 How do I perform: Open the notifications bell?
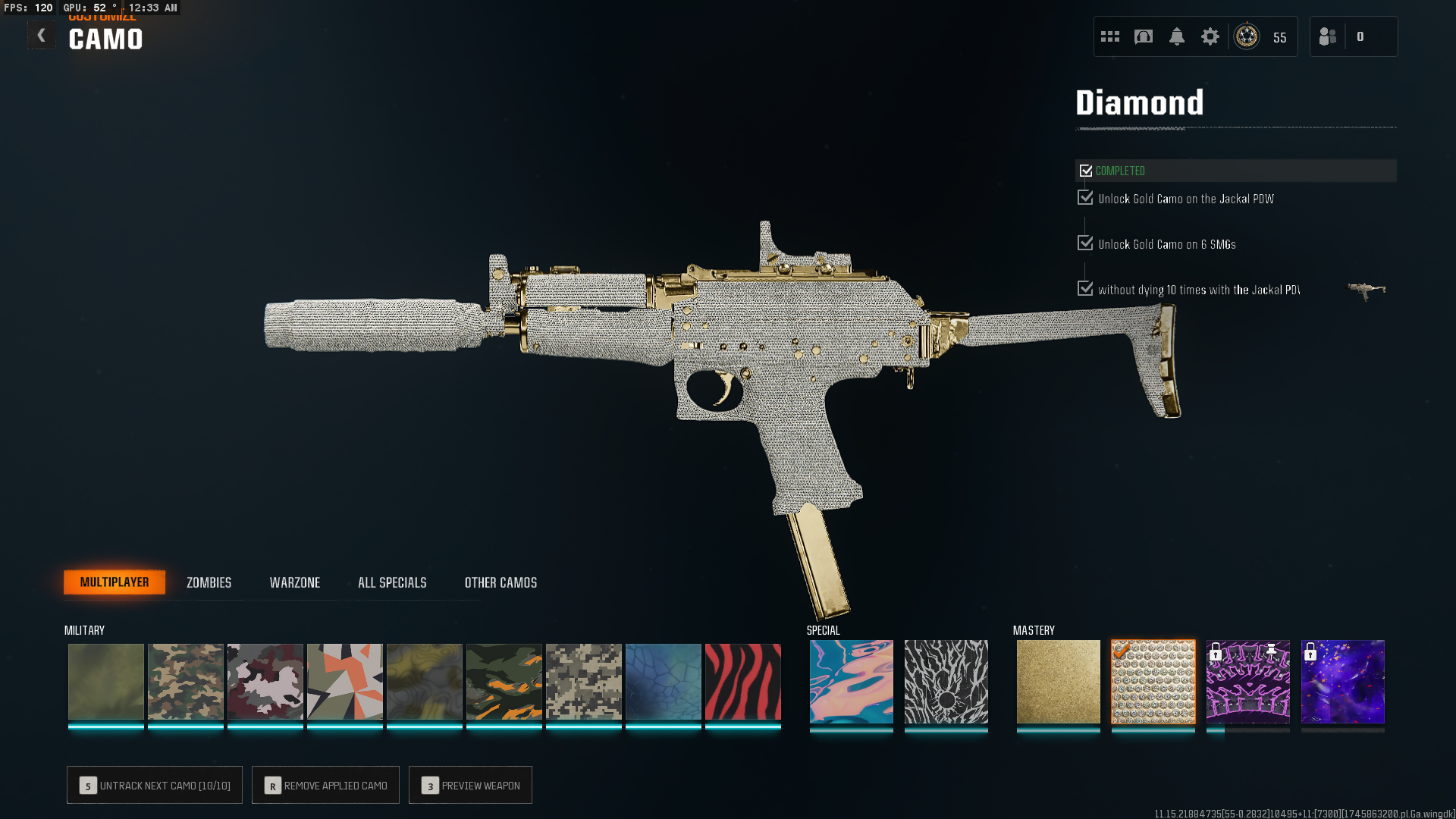[x=1176, y=36]
